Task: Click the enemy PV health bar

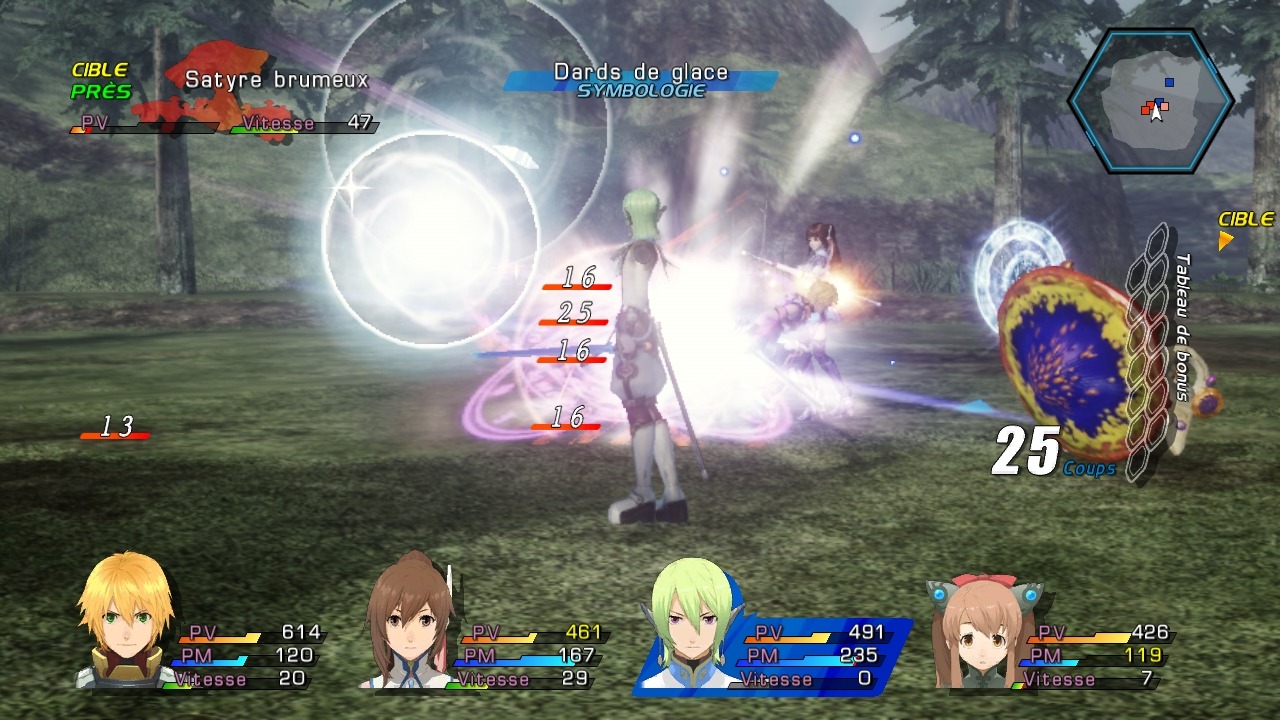Action: tap(140, 125)
